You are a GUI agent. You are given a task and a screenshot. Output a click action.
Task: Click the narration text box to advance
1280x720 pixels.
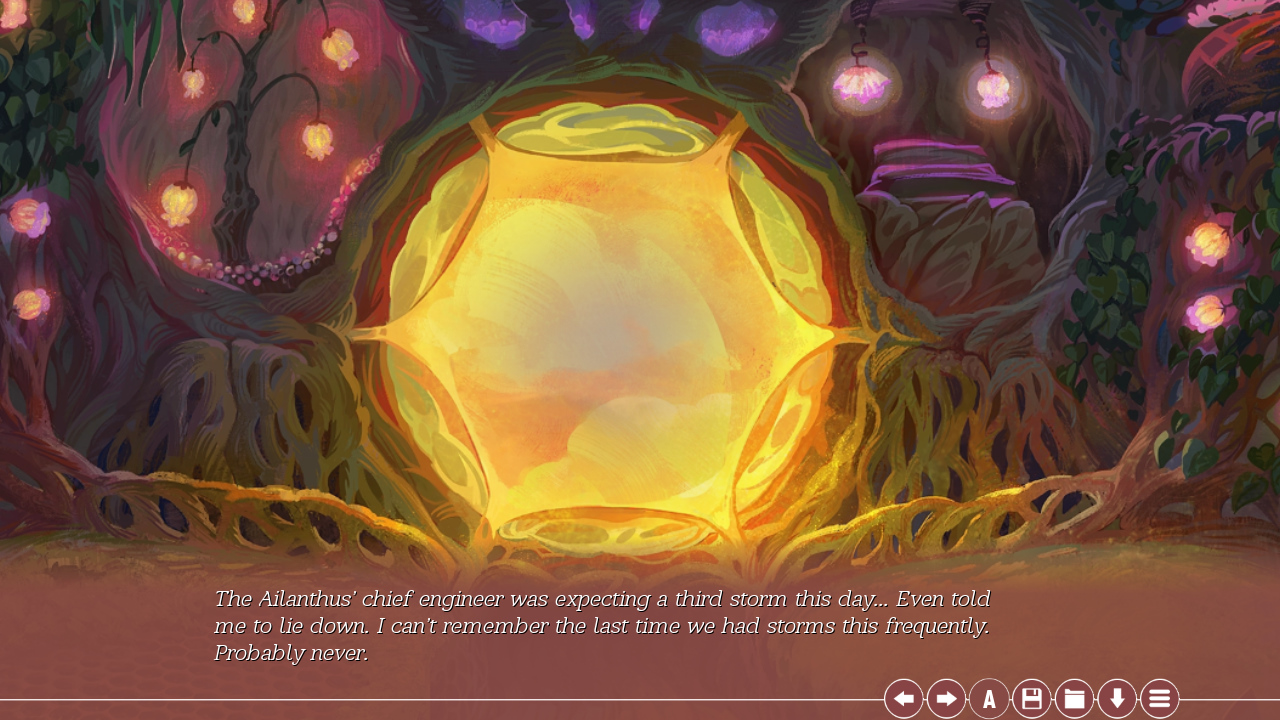[600, 625]
